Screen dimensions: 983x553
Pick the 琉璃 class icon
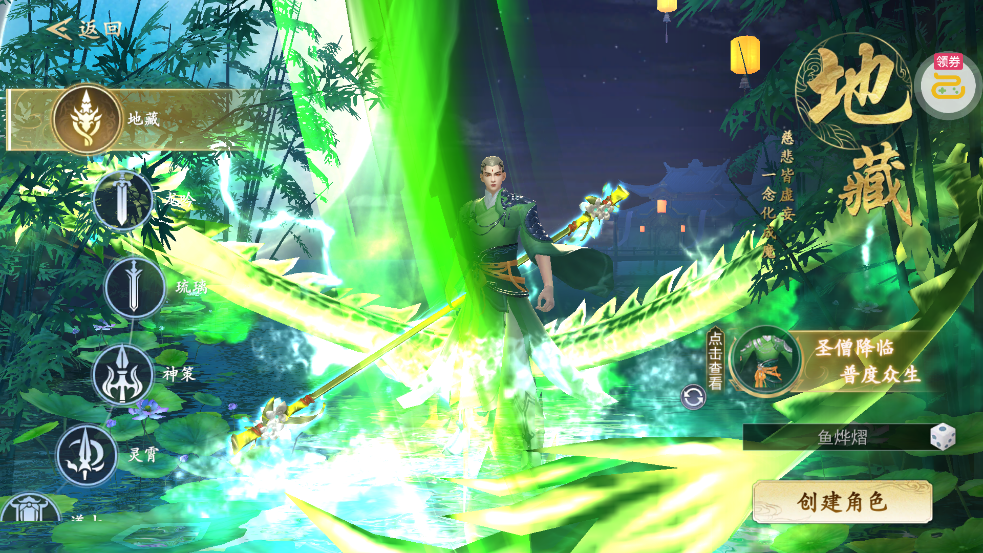134,288
